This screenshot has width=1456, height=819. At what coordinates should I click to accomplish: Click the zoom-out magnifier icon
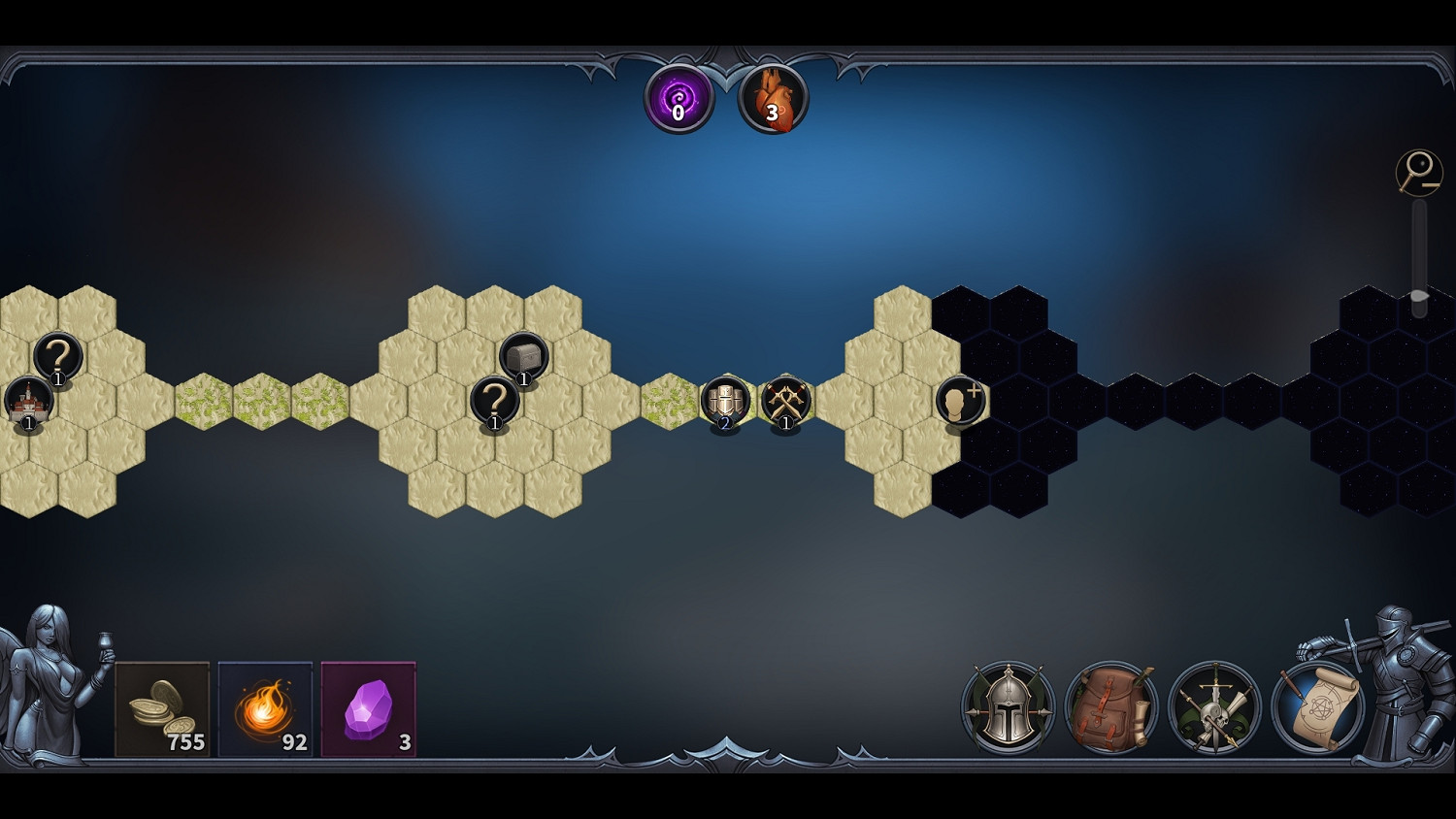click(x=1419, y=171)
